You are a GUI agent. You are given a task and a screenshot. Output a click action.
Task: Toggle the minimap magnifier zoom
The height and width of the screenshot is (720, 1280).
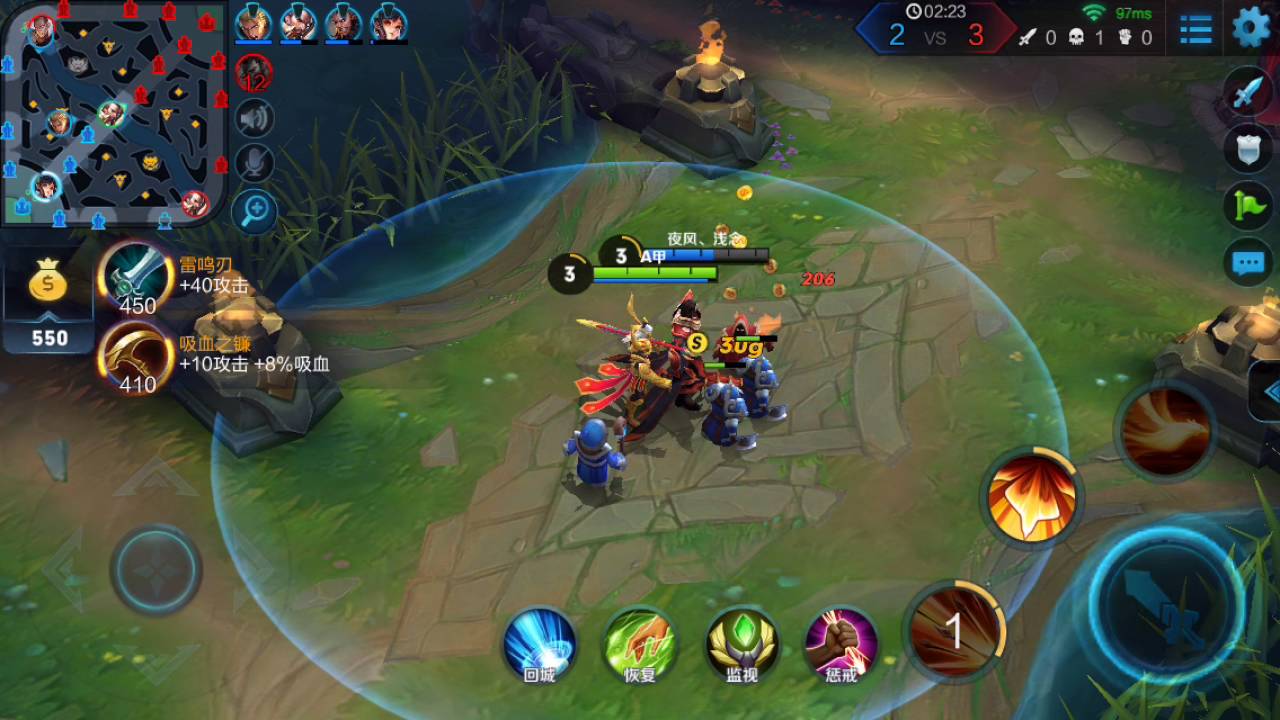[255, 211]
